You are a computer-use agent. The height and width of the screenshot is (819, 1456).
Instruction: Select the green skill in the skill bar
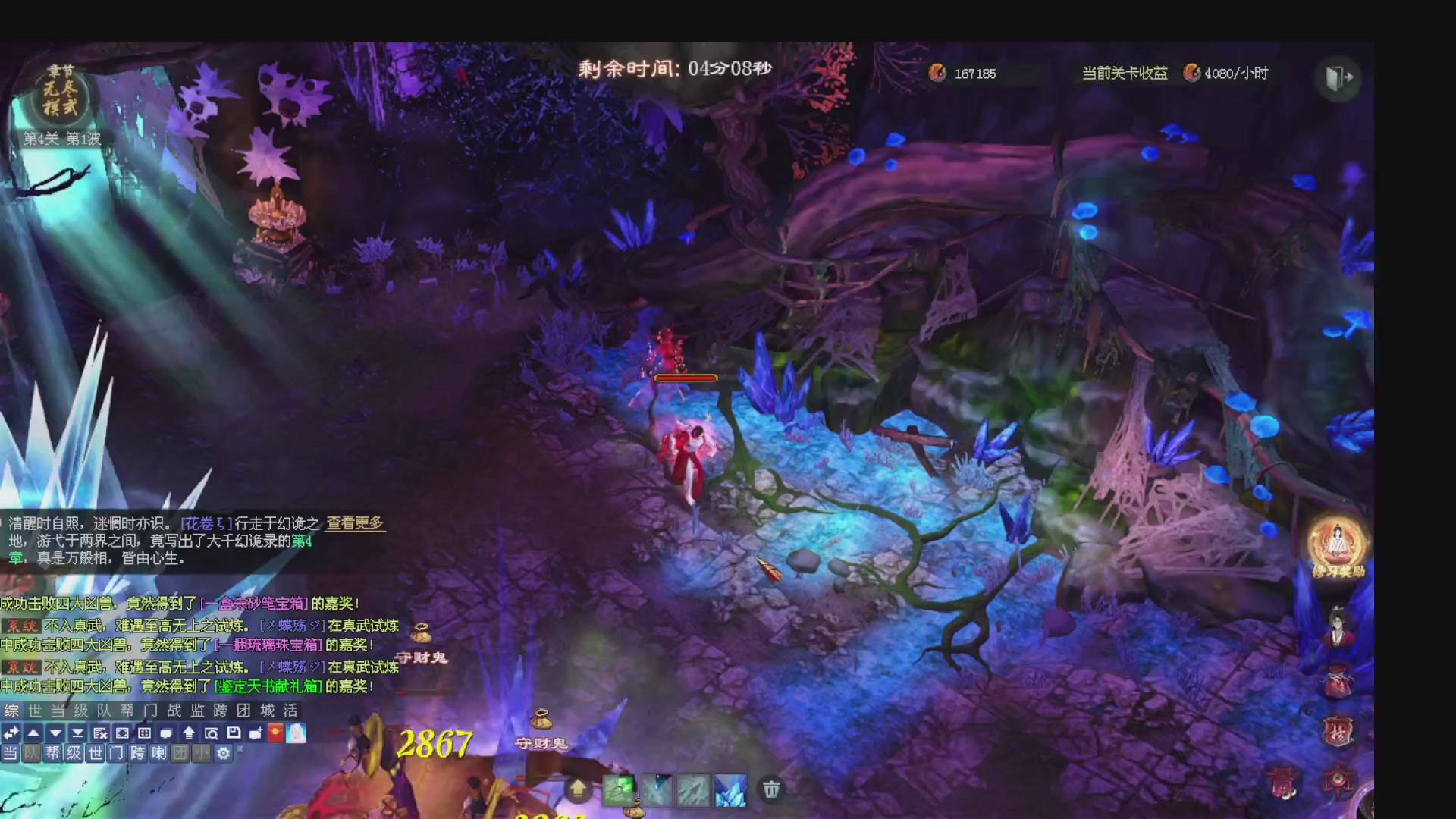[x=620, y=789]
